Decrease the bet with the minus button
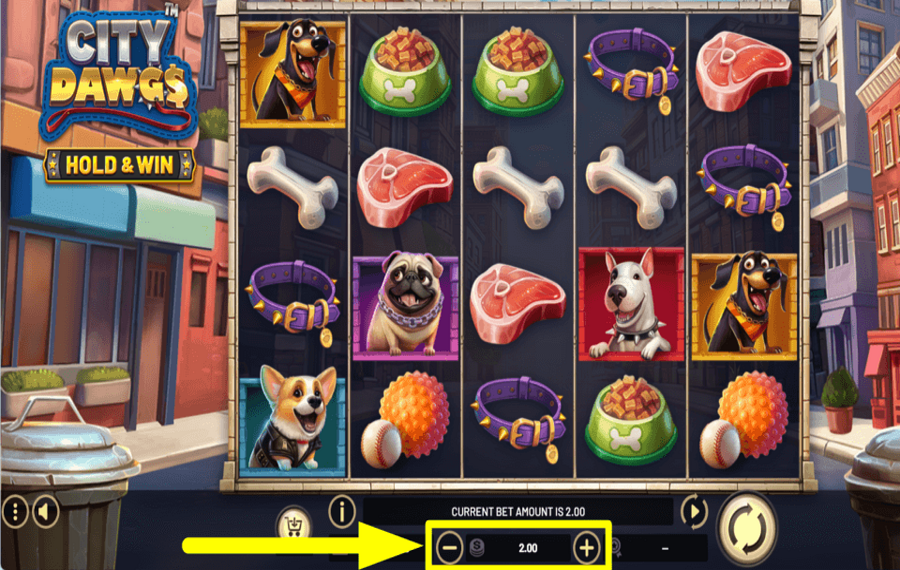The image size is (900, 570). click(450, 547)
